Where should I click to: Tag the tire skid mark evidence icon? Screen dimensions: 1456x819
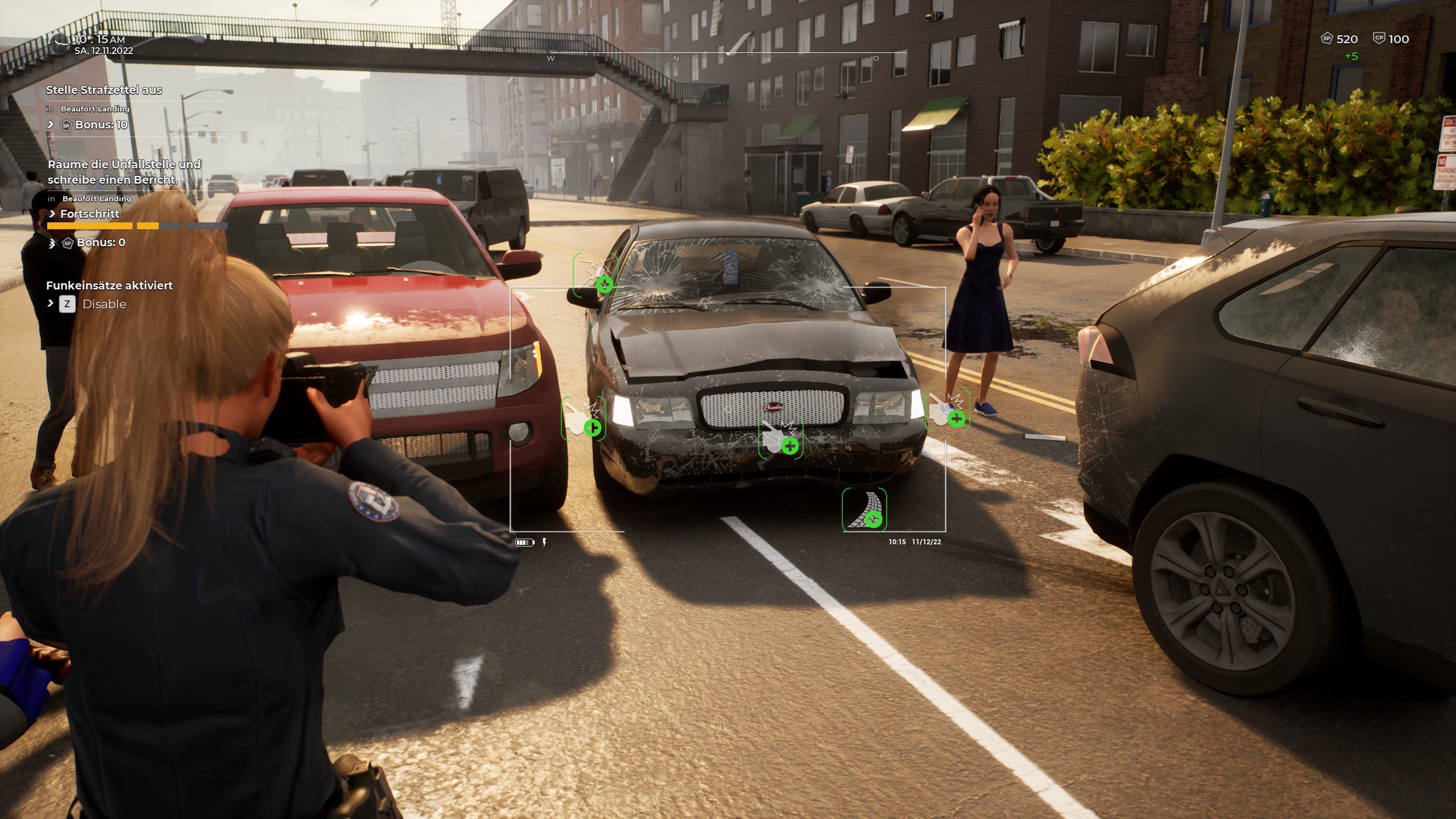click(864, 509)
